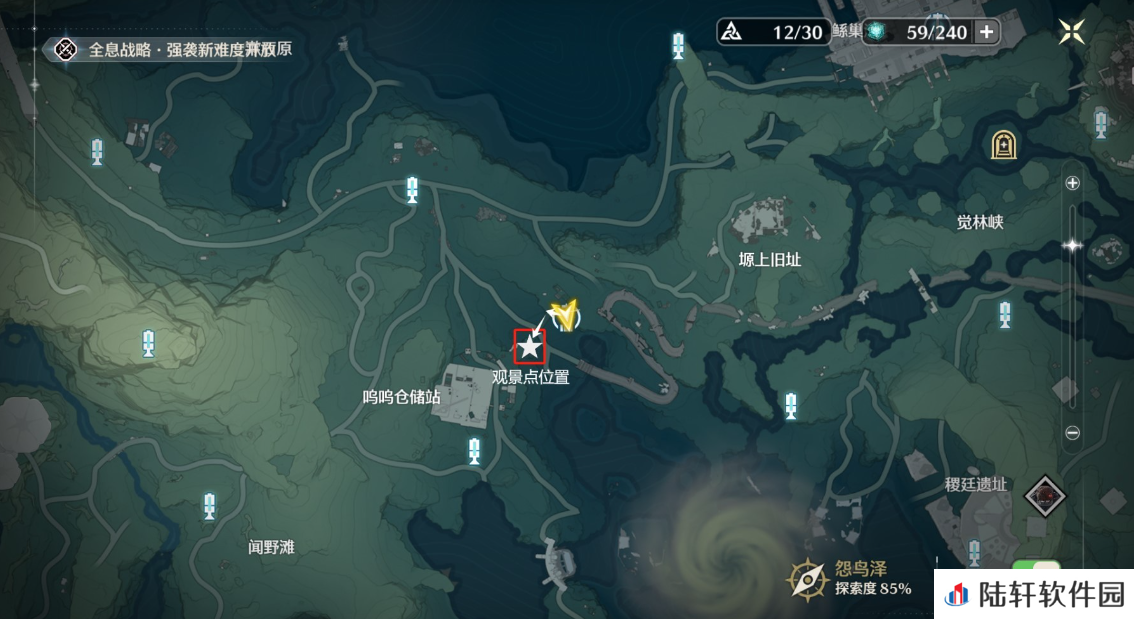1134x619 pixels.
Task: Select the white star marker above 观景点位置
Action: click(x=529, y=346)
